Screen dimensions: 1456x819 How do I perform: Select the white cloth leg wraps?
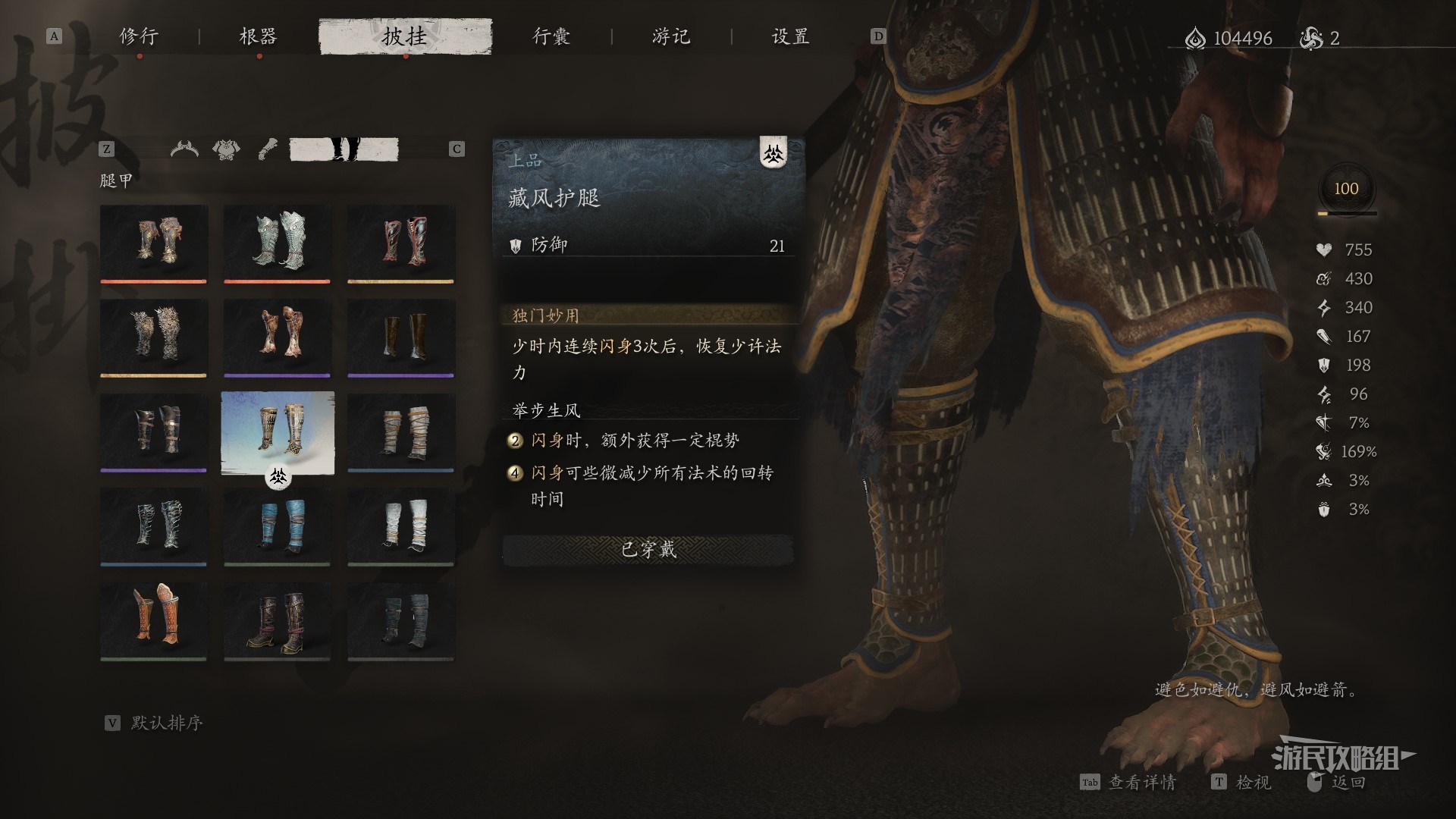pyautogui.click(x=400, y=525)
